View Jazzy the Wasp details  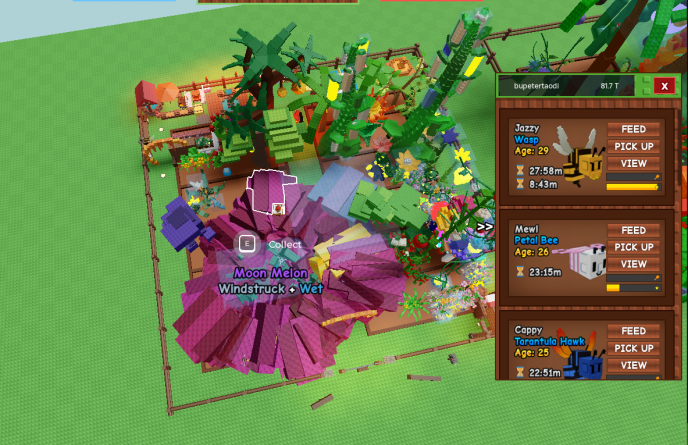(x=633, y=163)
